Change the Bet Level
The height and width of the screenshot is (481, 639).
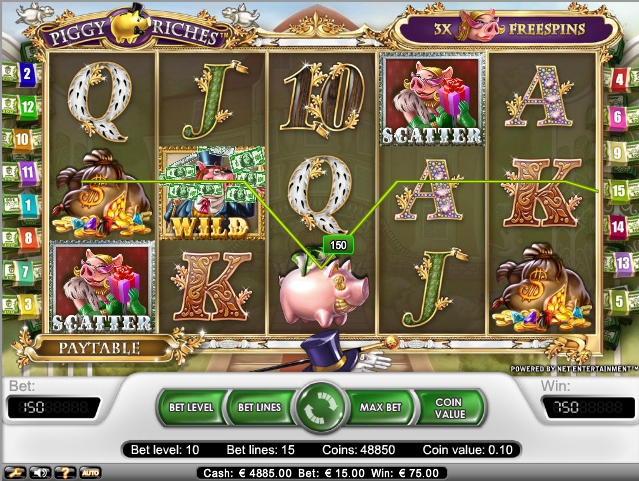point(190,408)
